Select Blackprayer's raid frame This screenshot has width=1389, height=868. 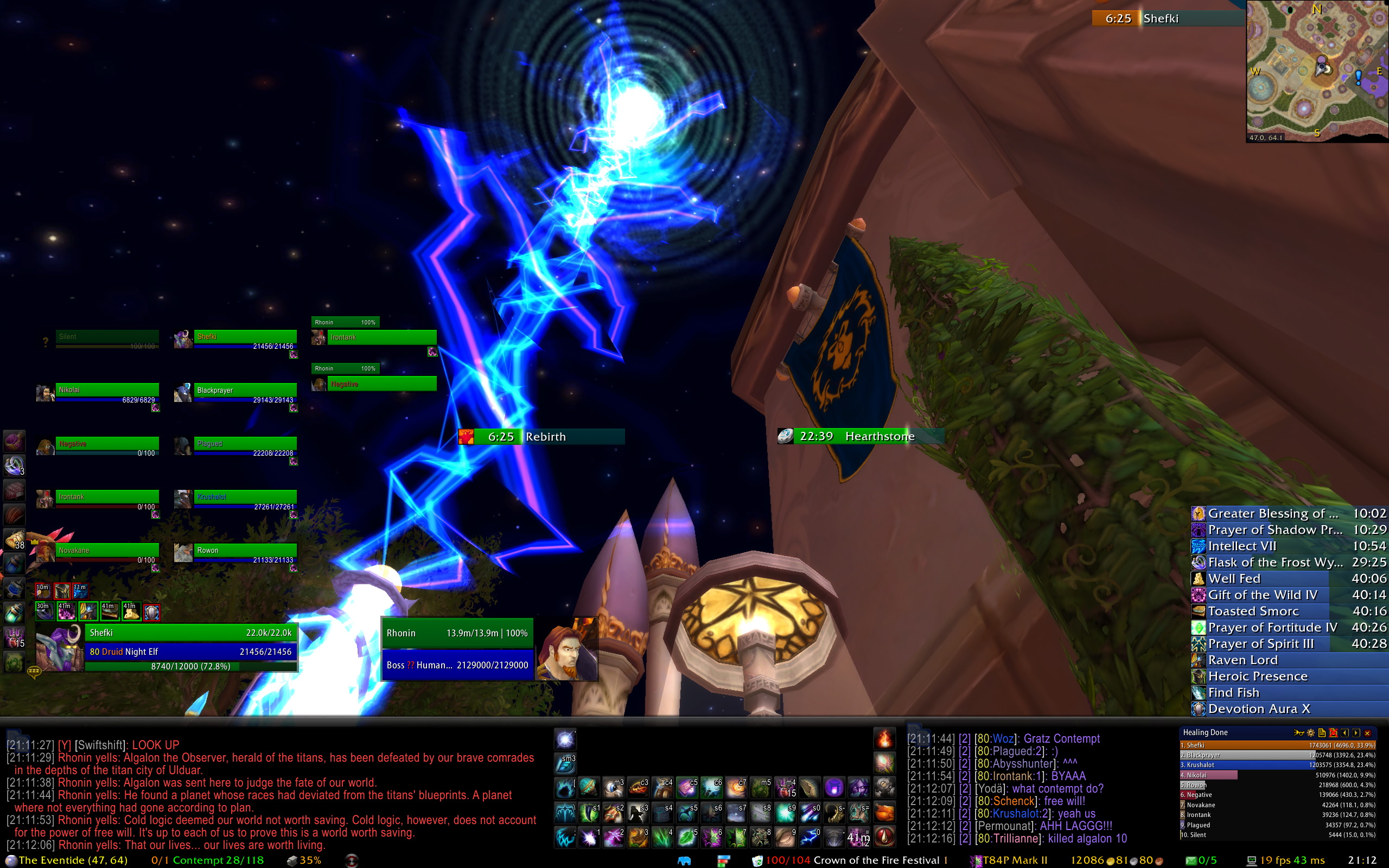245,391
